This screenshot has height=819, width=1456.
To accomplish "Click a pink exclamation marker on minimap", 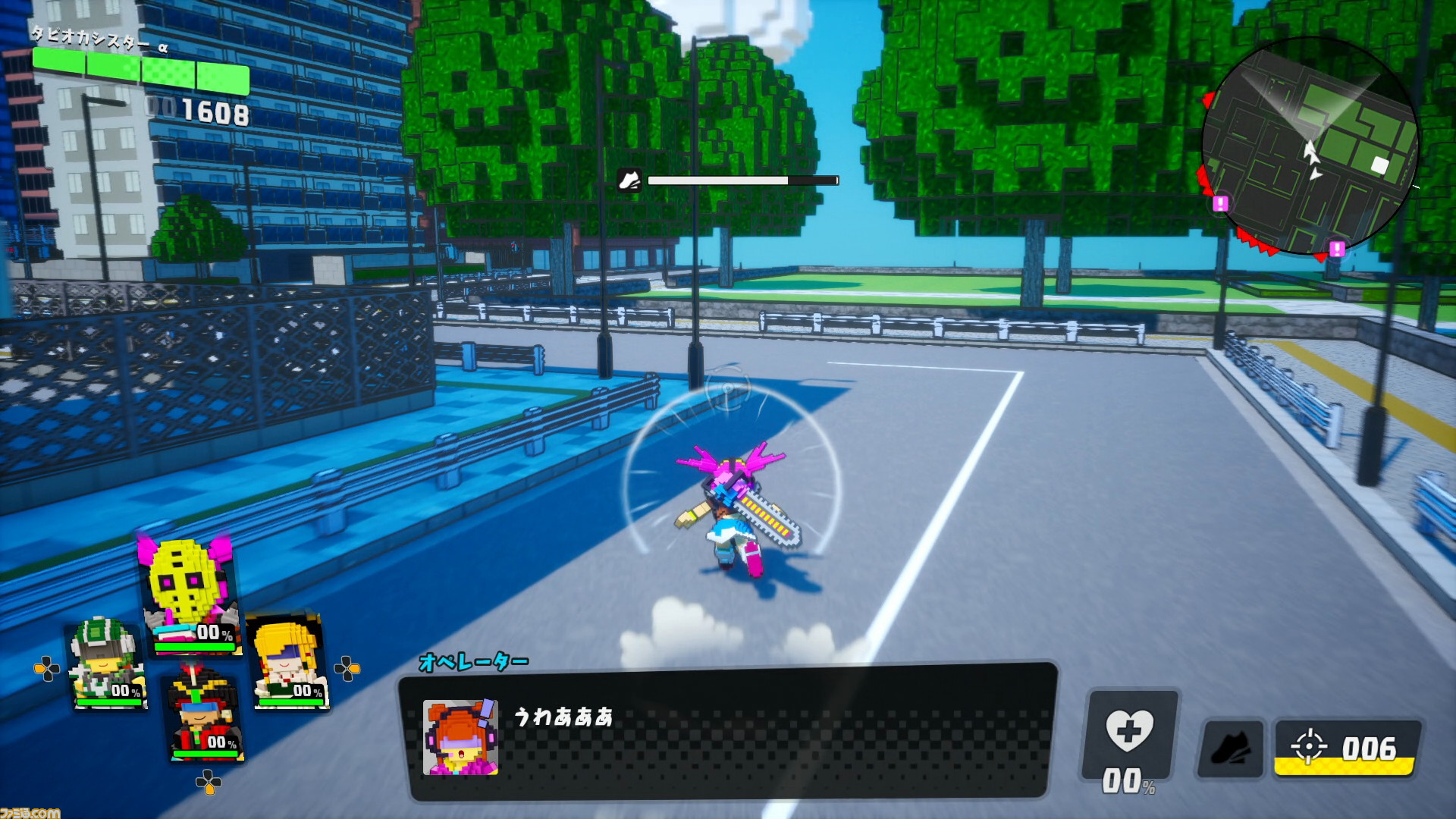I will [x=1220, y=203].
